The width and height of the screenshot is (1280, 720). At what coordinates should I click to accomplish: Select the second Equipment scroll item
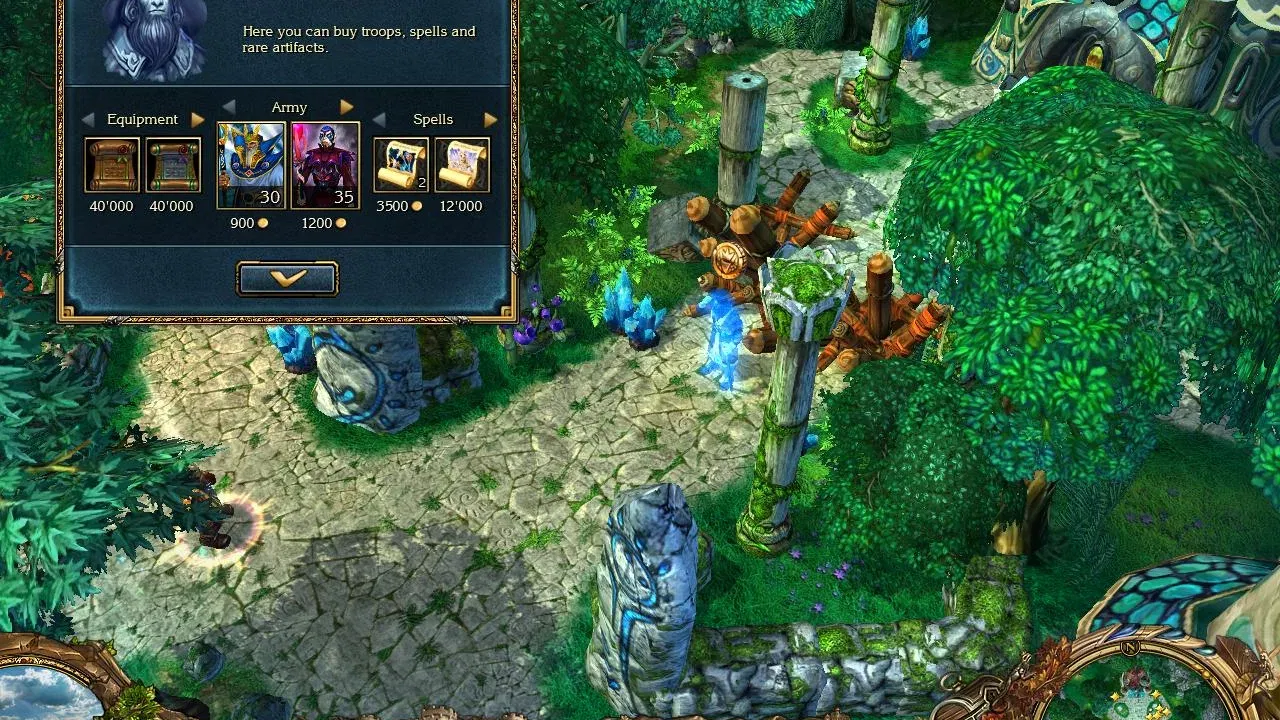[172, 165]
